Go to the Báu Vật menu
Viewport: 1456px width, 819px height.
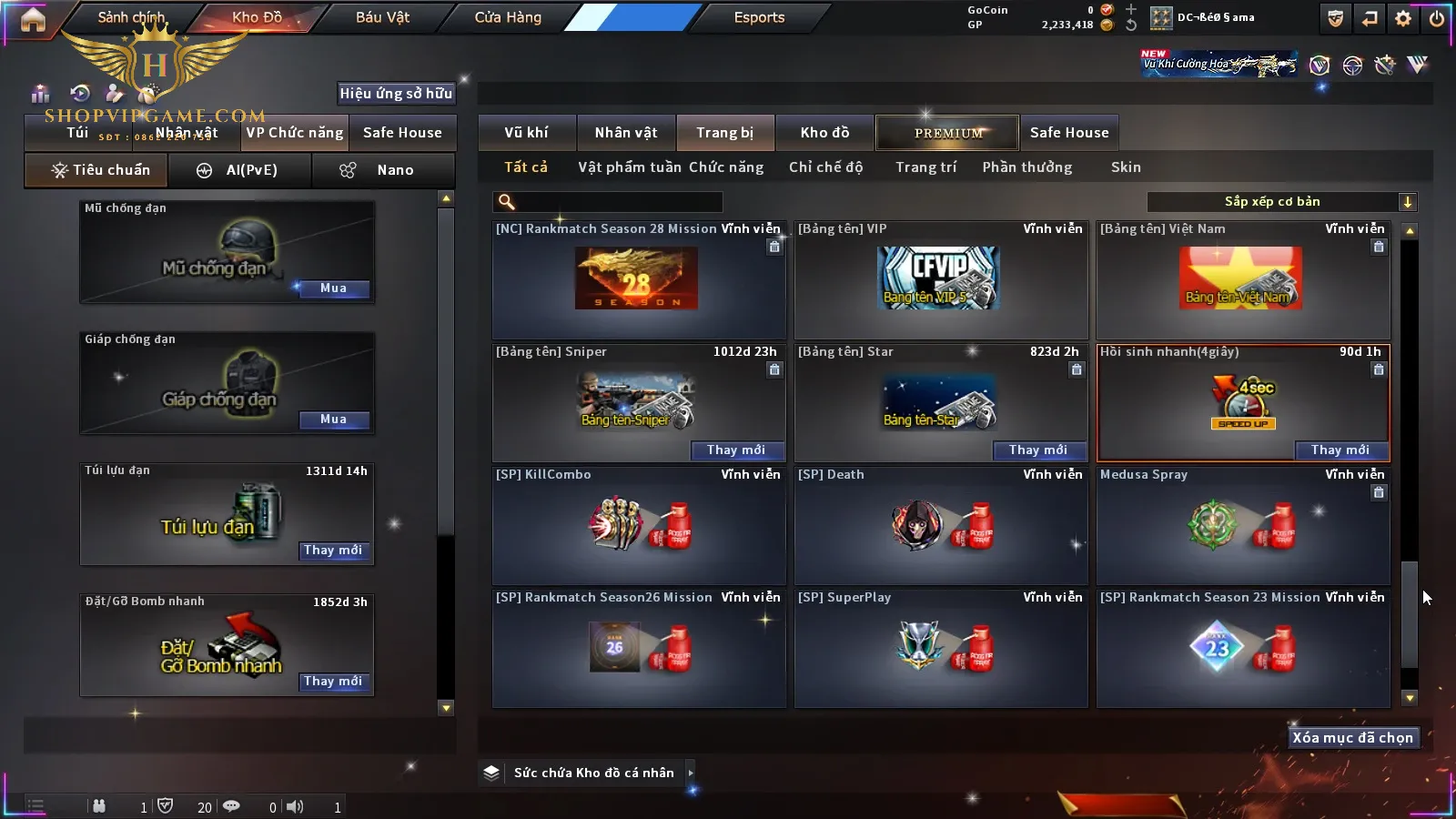[x=382, y=17]
